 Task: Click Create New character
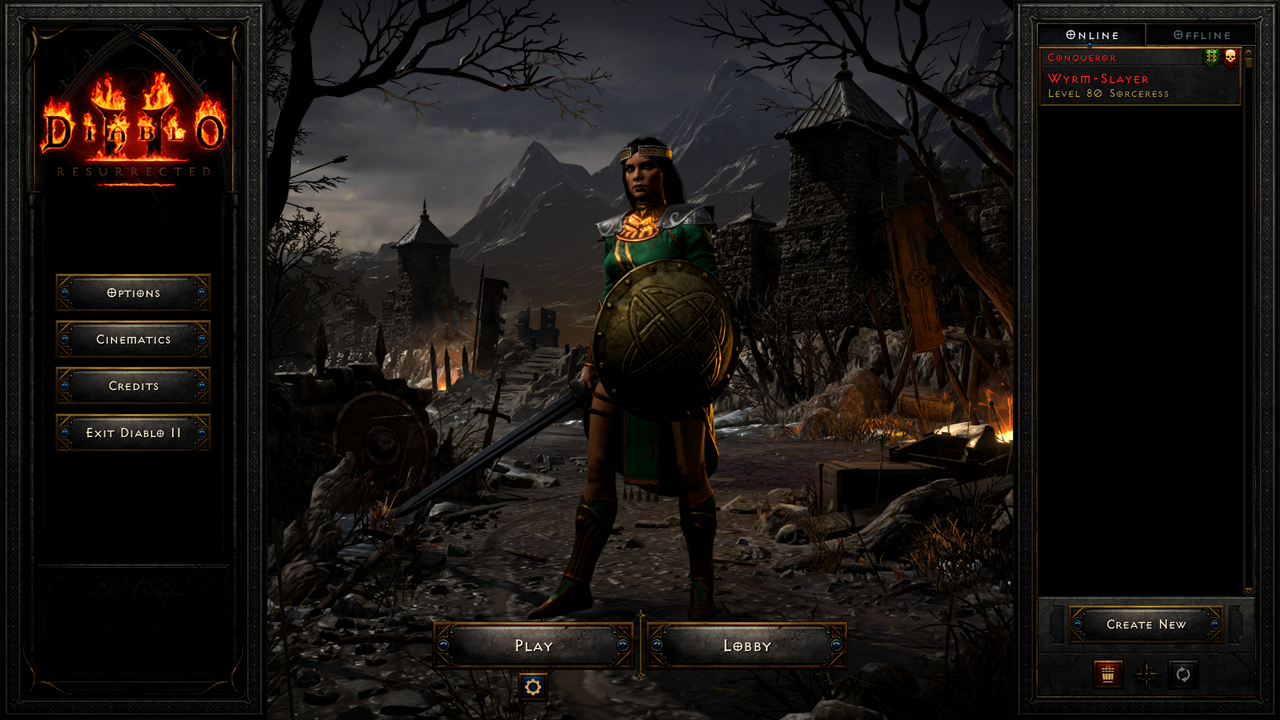(x=1144, y=624)
